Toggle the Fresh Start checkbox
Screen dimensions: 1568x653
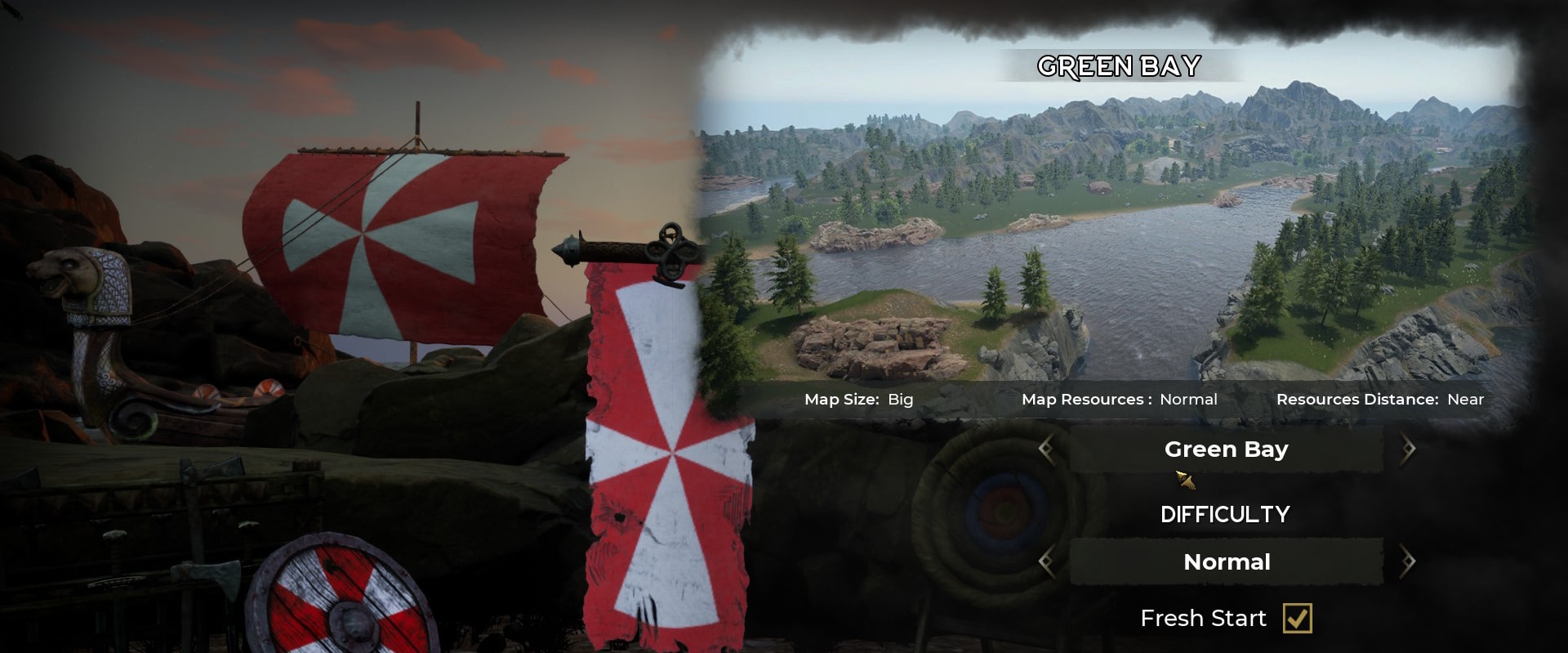point(1297,618)
